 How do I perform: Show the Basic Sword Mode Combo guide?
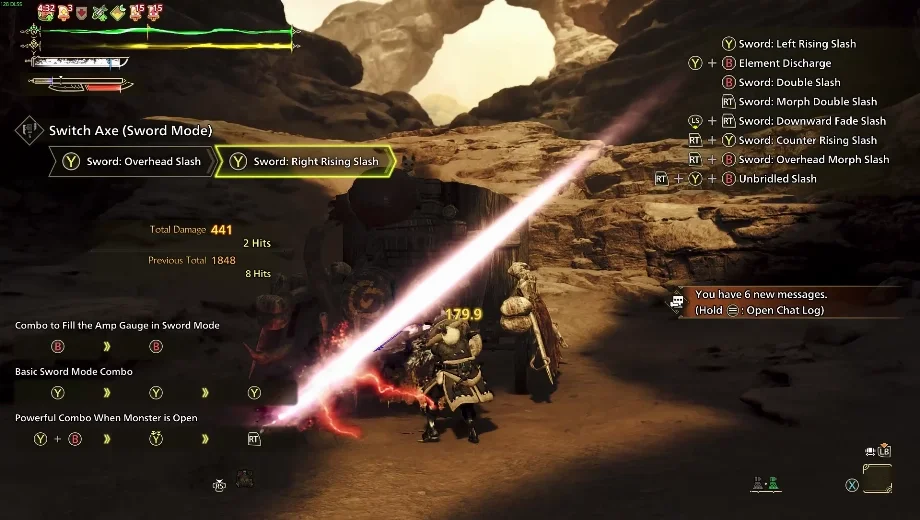(x=74, y=372)
